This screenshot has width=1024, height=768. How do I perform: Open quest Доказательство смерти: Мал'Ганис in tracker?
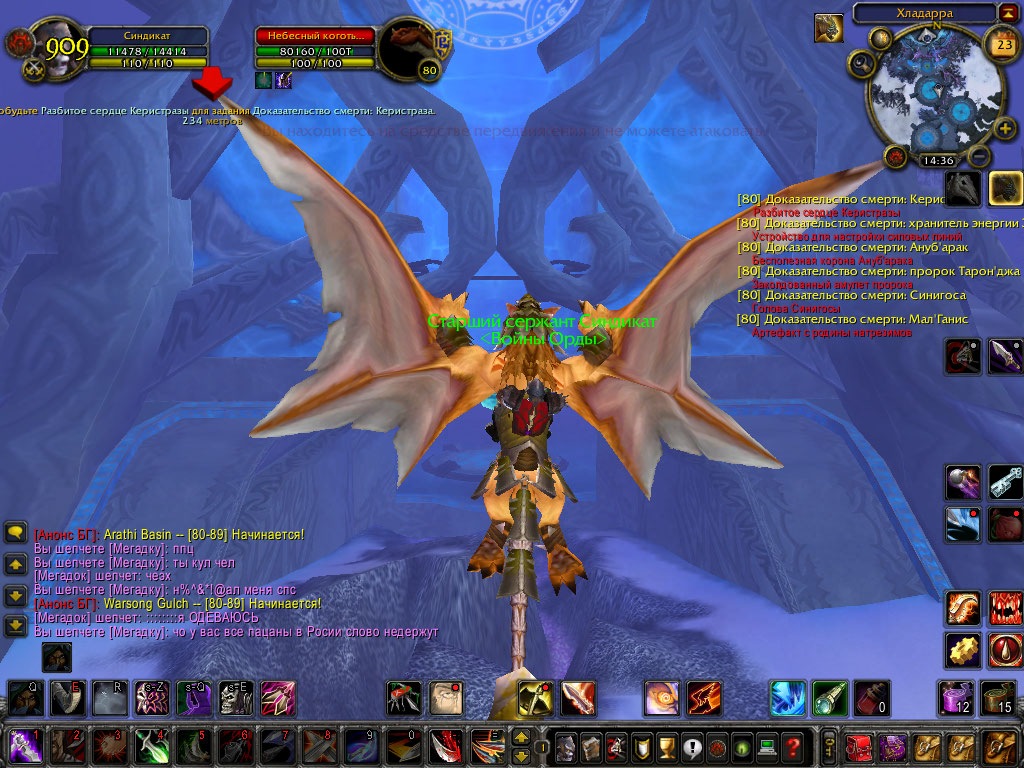point(866,319)
